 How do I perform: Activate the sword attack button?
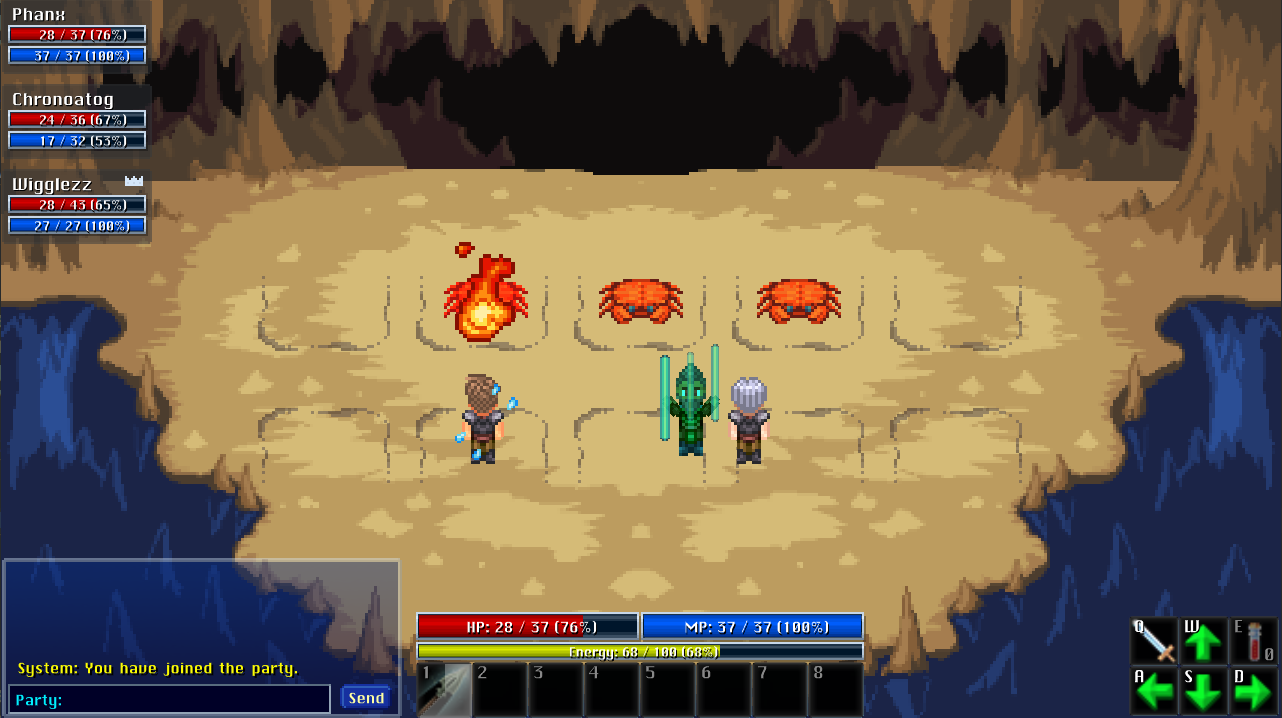click(x=1154, y=641)
